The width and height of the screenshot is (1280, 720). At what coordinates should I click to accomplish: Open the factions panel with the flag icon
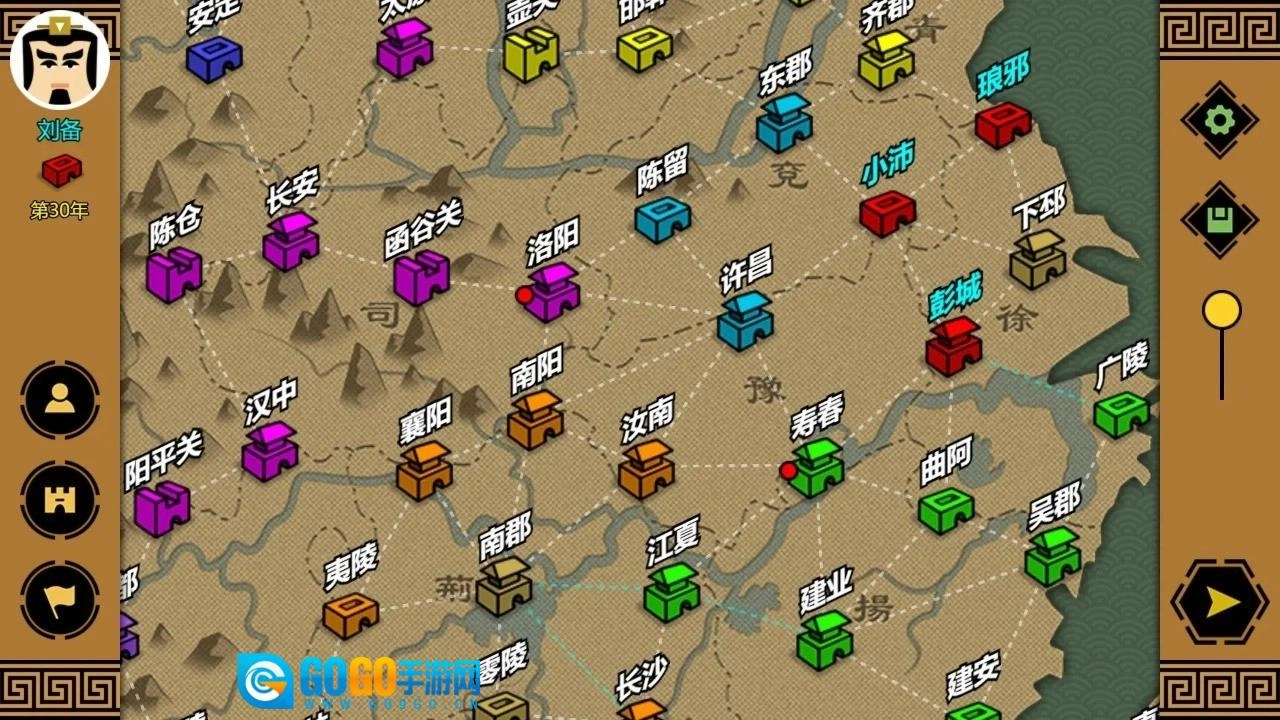[x=58, y=599]
